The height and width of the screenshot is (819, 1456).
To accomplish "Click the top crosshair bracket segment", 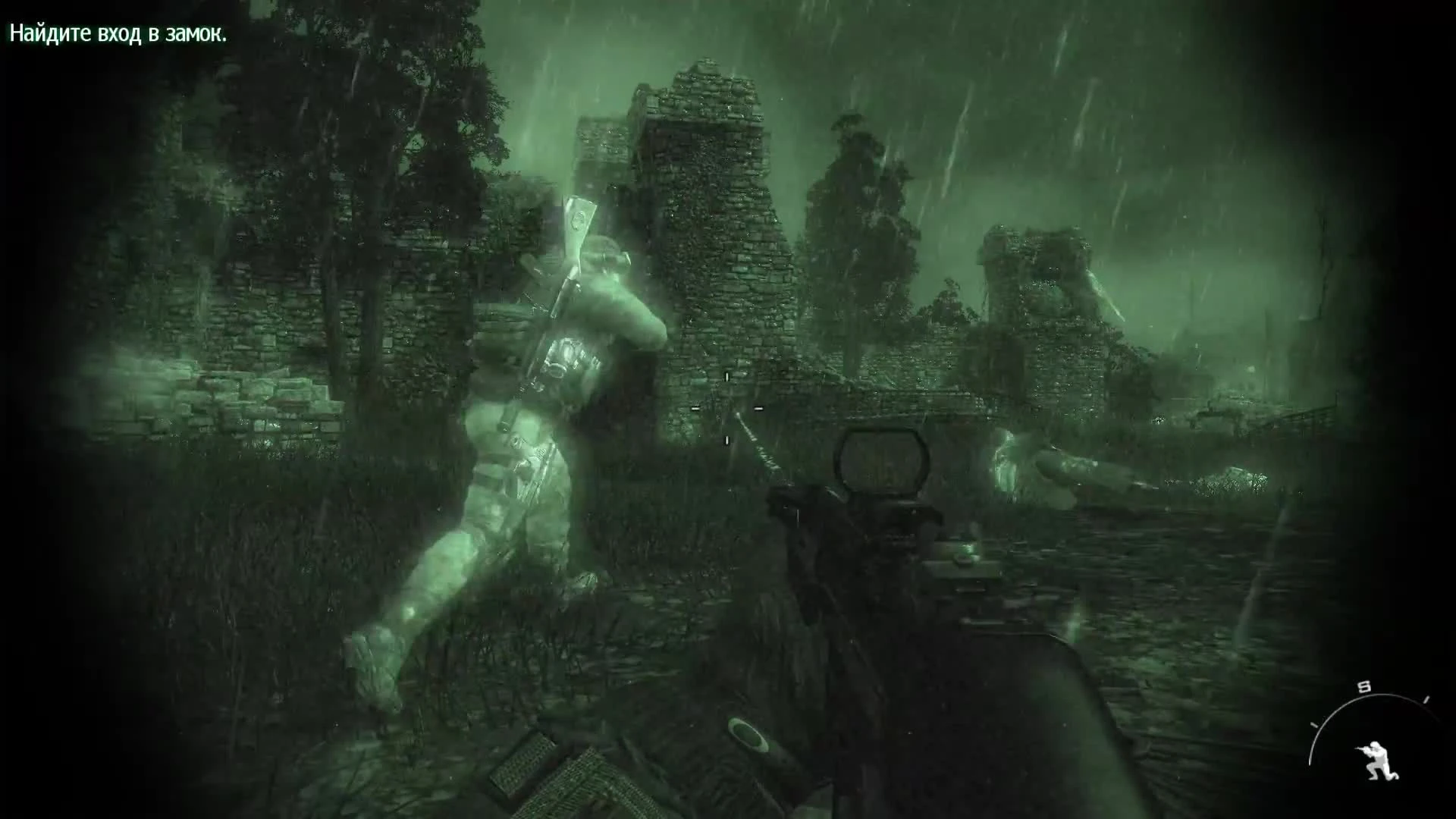I will [726, 375].
